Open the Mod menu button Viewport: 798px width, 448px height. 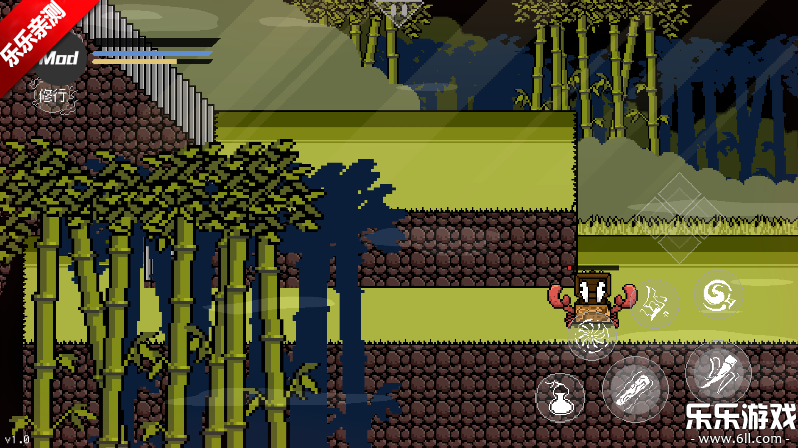pyautogui.click(x=56, y=59)
